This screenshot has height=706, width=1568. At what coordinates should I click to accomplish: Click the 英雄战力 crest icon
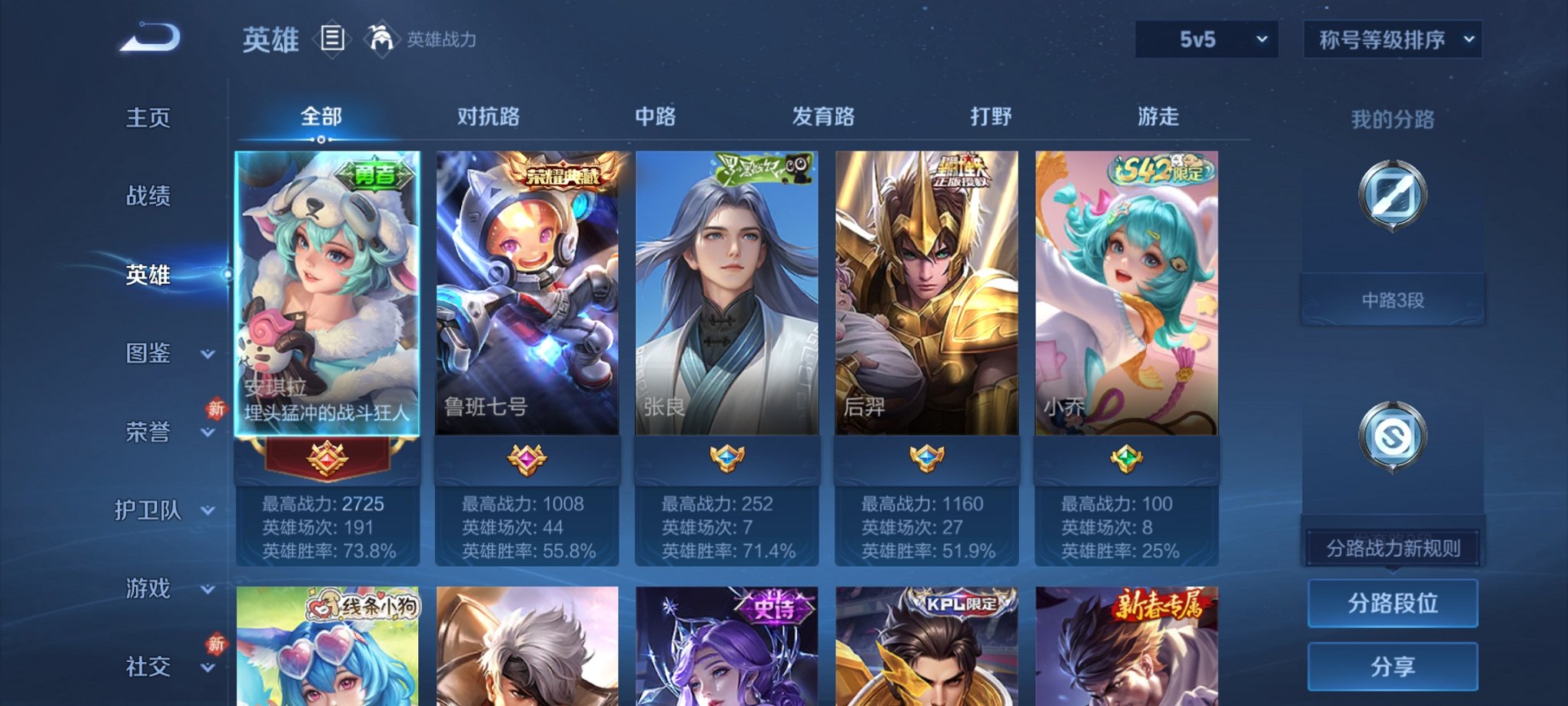tap(382, 38)
